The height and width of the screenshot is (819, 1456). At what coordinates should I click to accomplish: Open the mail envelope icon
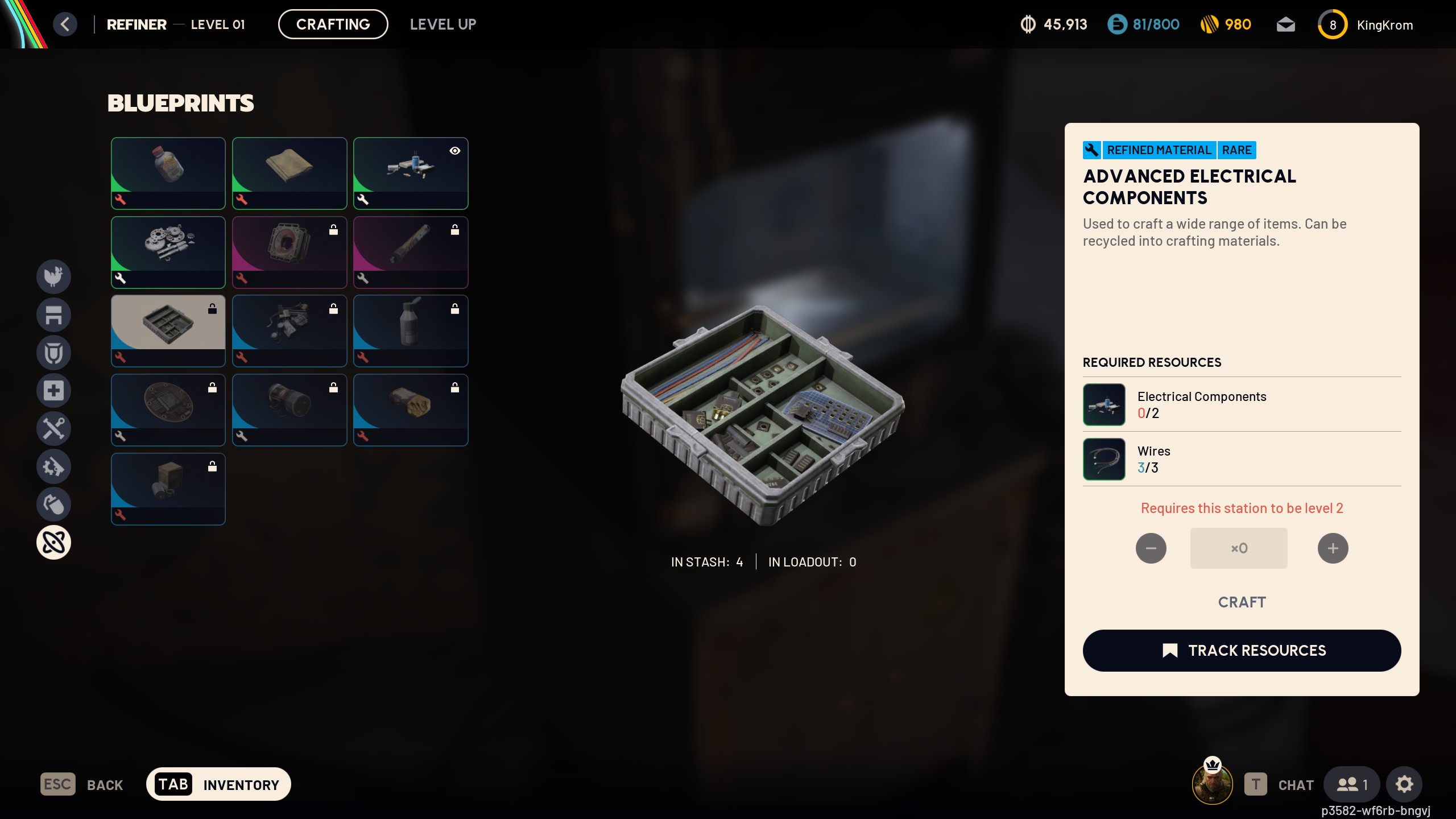point(1285,24)
